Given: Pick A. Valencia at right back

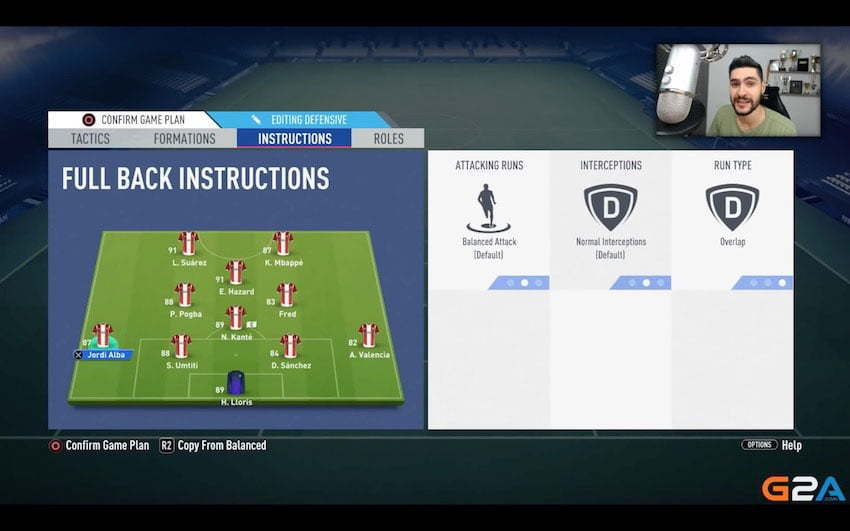Looking at the screenshot, I should point(368,336).
